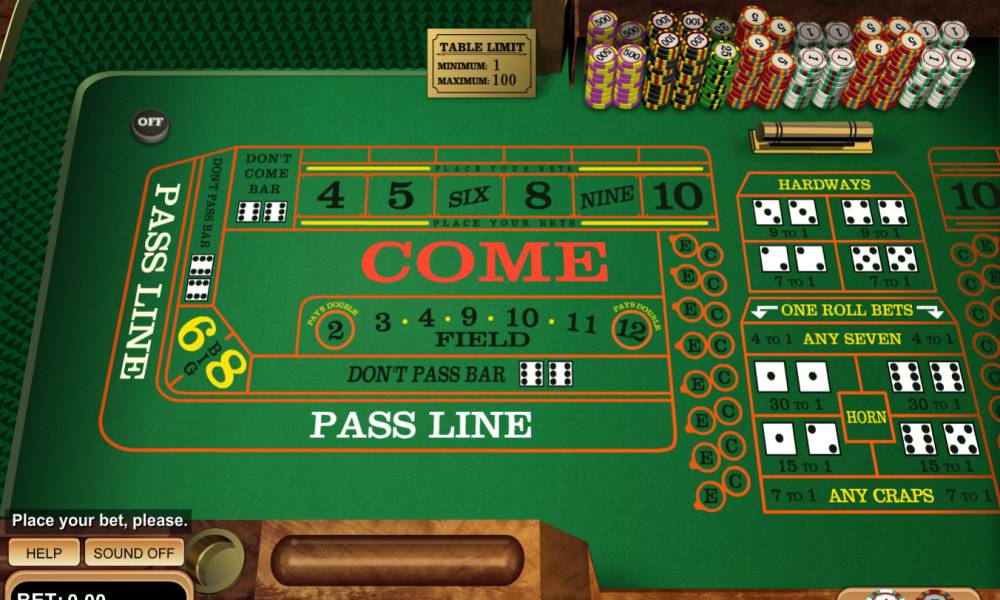Choose the SIX place bet box
The width and height of the screenshot is (1000, 600).
[469, 197]
